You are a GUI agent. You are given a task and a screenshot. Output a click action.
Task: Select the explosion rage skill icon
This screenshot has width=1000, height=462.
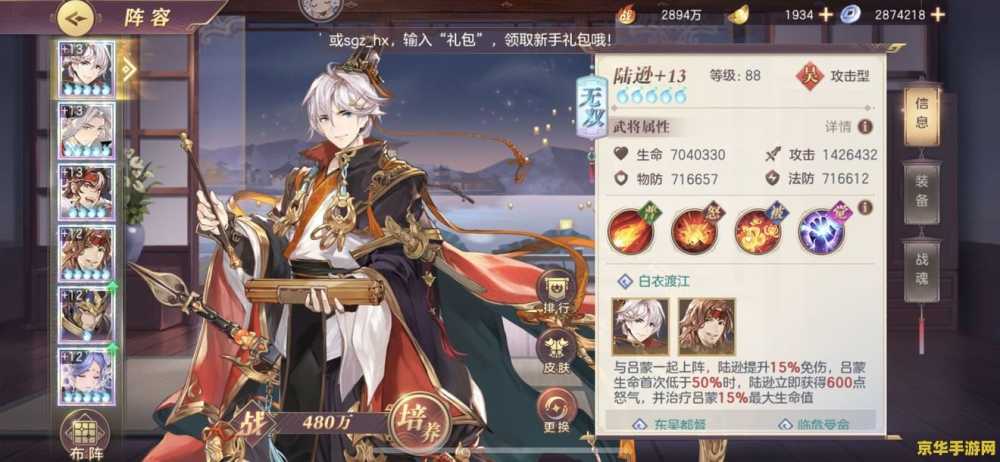[x=694, y=229]
